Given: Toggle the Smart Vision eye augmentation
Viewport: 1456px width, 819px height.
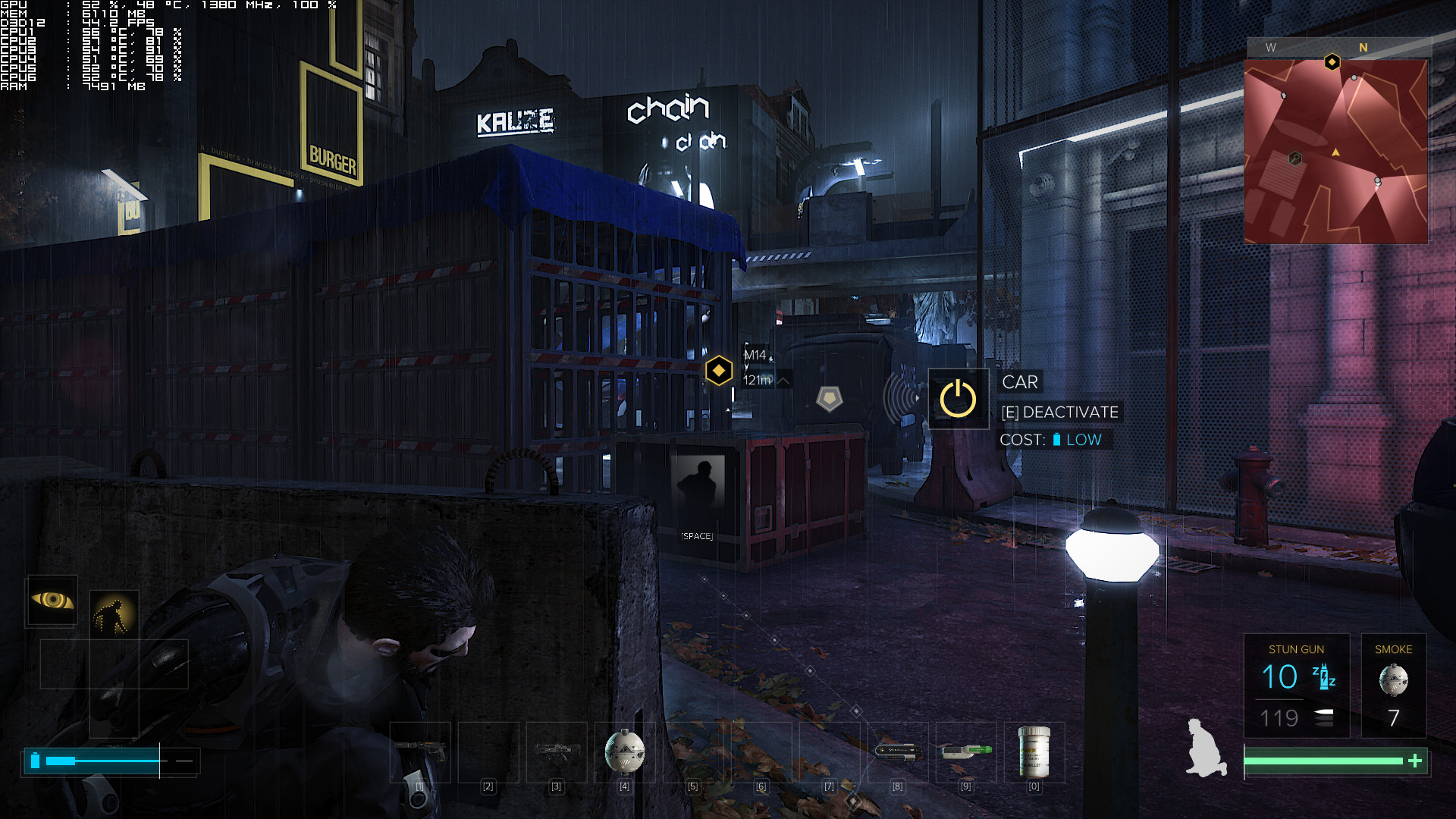Looking at the screenshot, I should (x=52, y=601).
